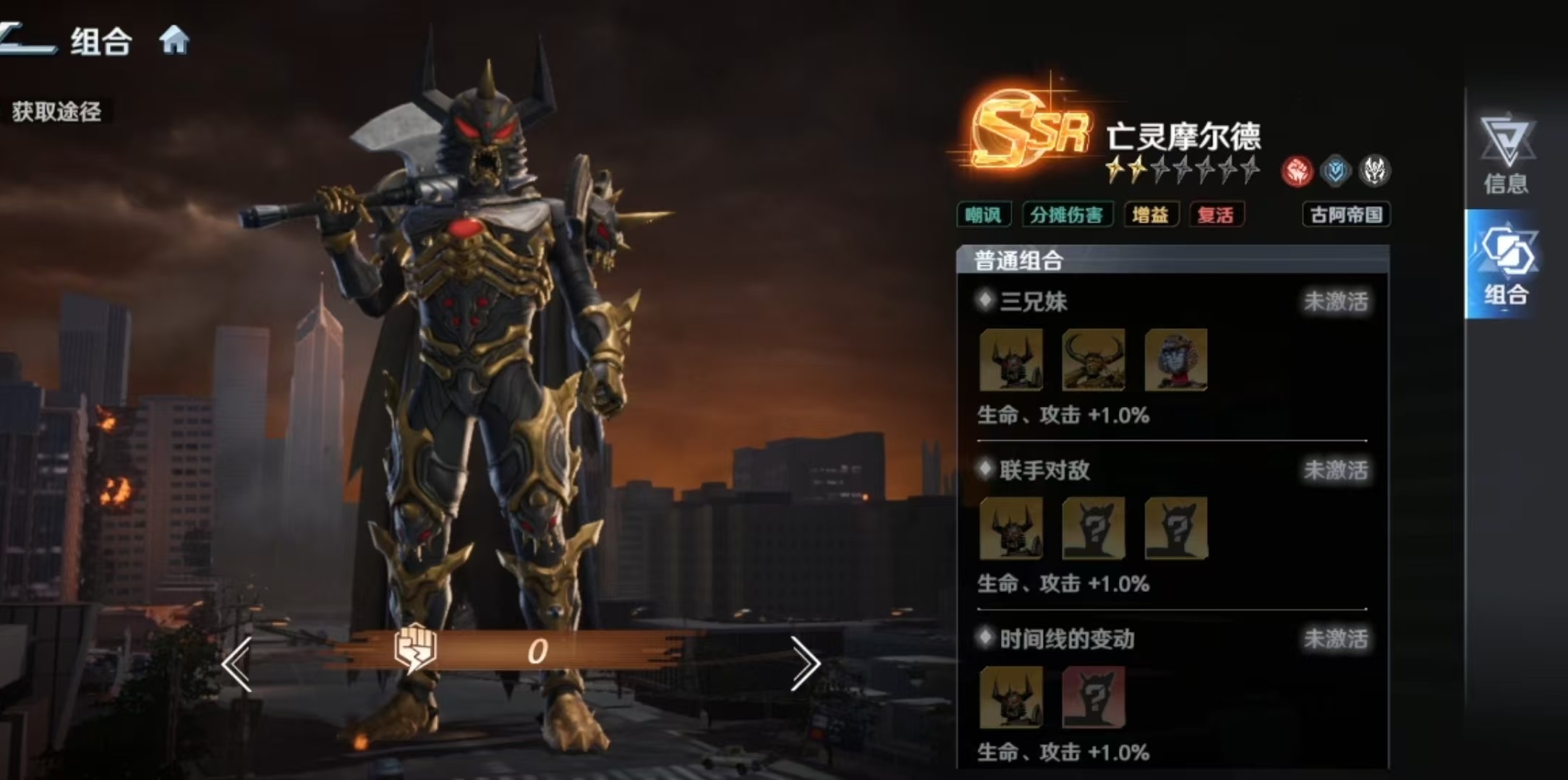Viewport: 1568px width, 780px height.
Task: Select the blue shield attribute icon
Action: coord(1335,172)
